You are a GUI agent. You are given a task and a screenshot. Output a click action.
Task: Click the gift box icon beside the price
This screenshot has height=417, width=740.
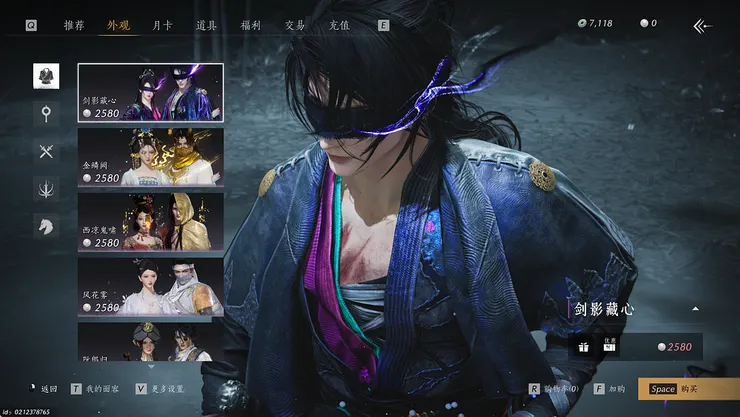point(583,347)
